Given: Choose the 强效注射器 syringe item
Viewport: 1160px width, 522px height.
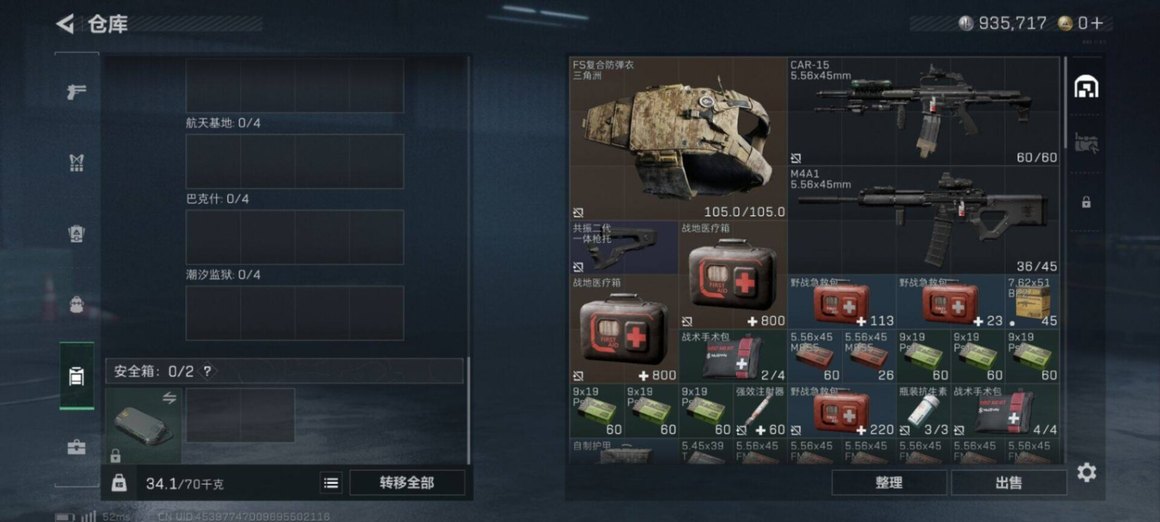Looking at the screenshot, I should click(x=760, y=411).
